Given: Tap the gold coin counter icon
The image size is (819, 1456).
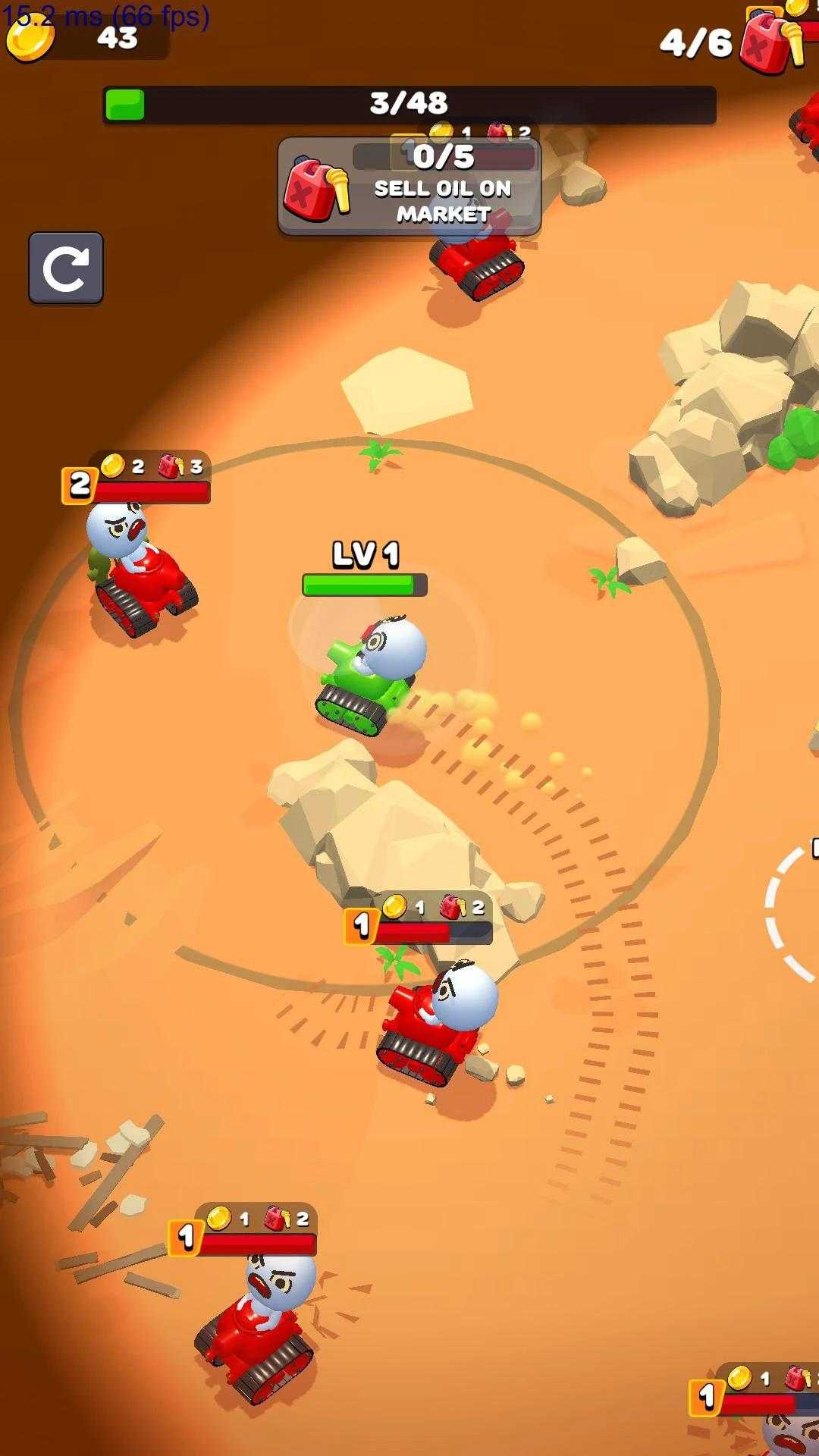Looking at the screenshot, I should click(x=30, y=38).
